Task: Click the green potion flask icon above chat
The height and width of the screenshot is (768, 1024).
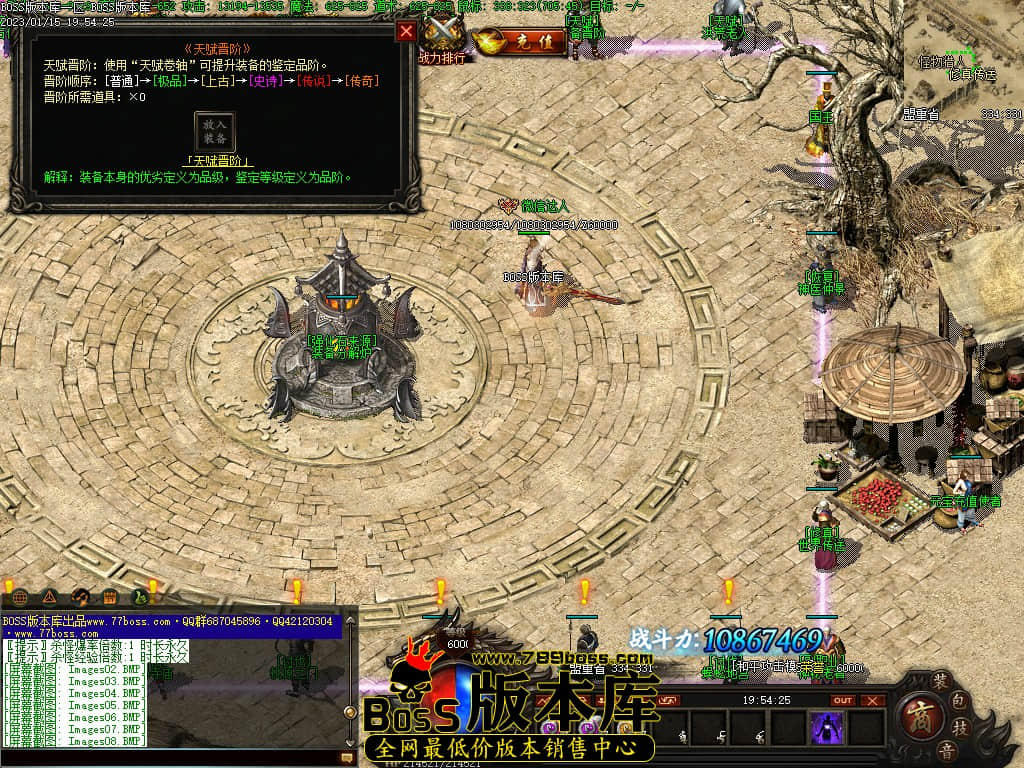Action: pos(140,598)
